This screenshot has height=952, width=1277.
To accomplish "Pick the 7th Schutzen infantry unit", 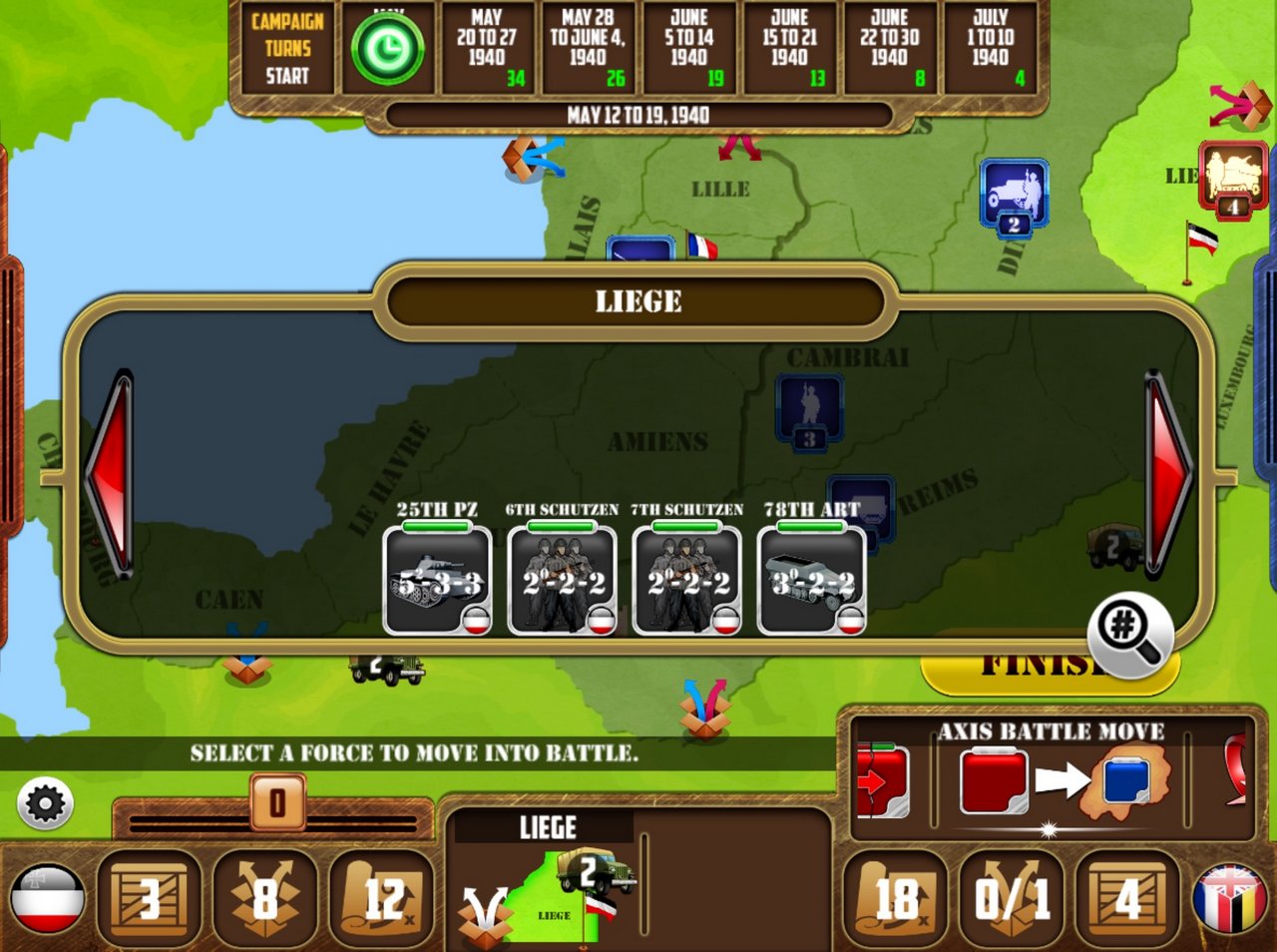I will [x=686, y=581].
